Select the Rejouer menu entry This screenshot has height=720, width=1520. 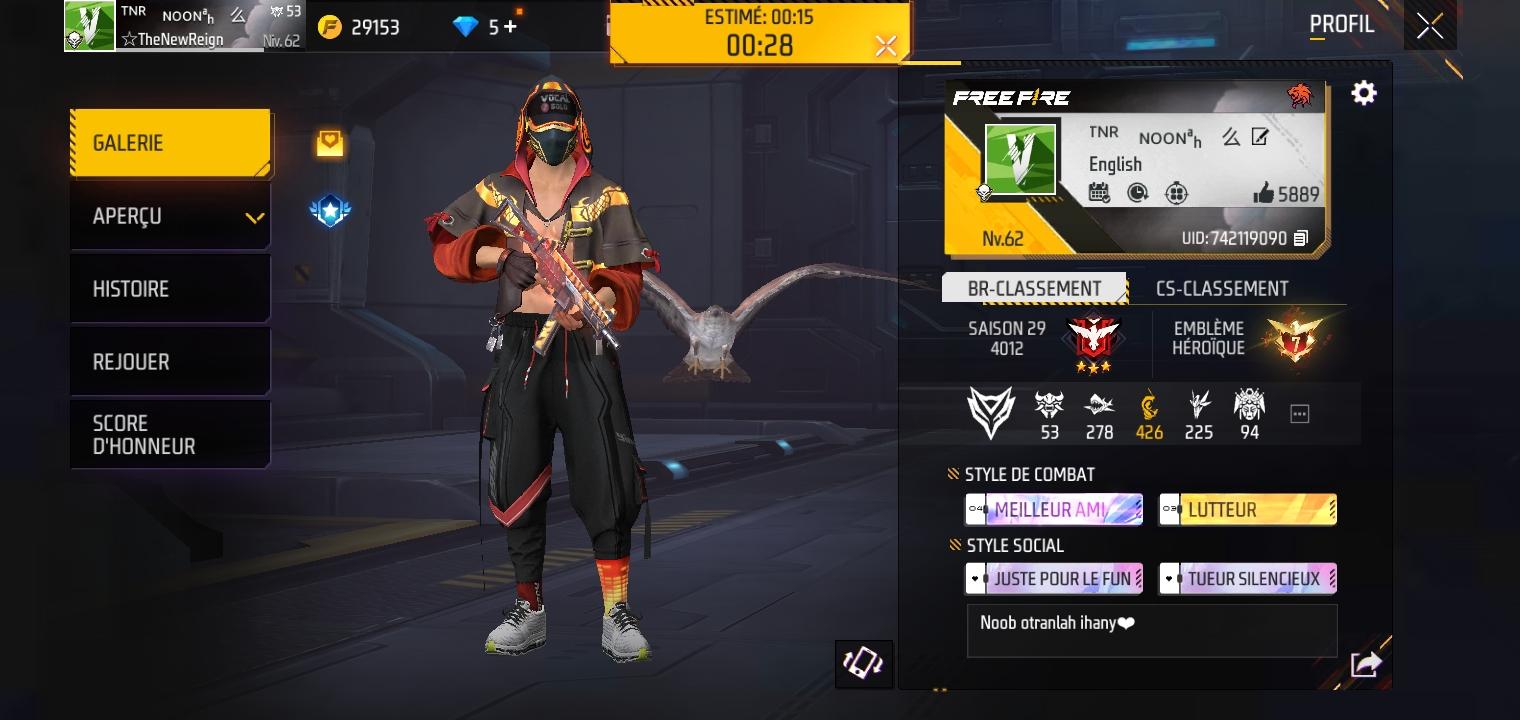pyautogui.click(x=170, y=362)
